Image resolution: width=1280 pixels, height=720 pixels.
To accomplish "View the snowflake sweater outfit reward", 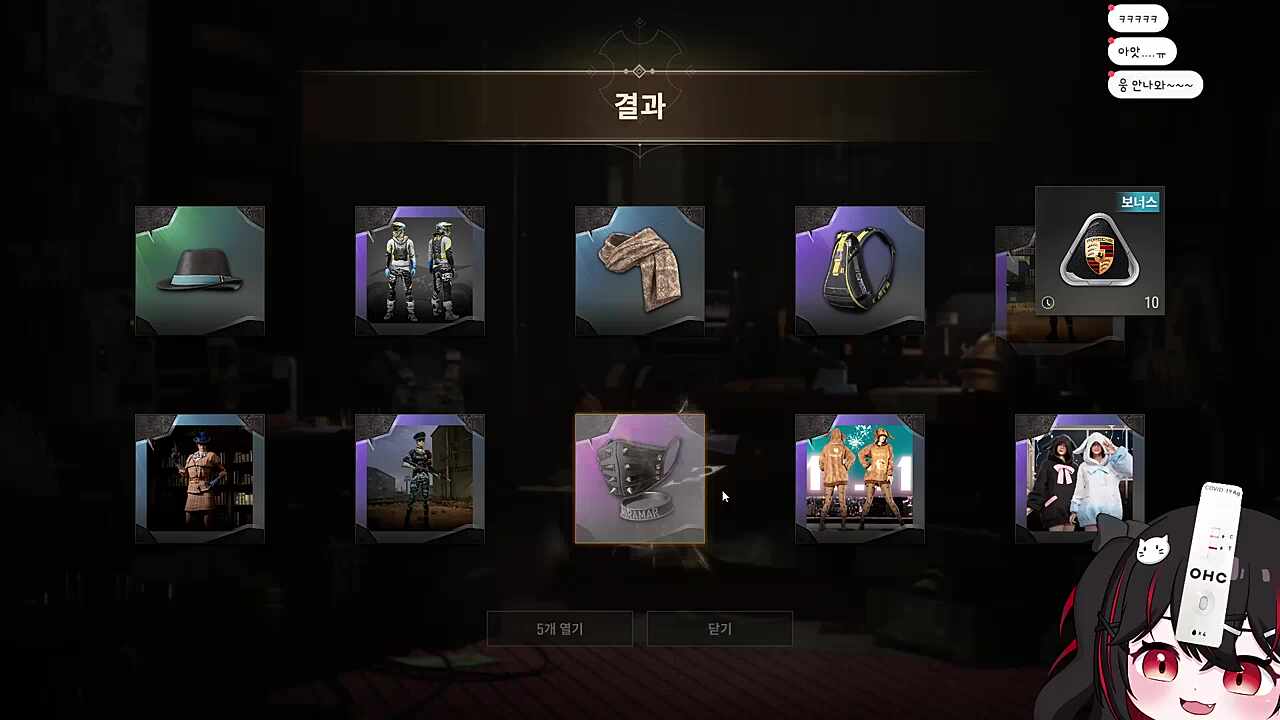I will (859, 478).
